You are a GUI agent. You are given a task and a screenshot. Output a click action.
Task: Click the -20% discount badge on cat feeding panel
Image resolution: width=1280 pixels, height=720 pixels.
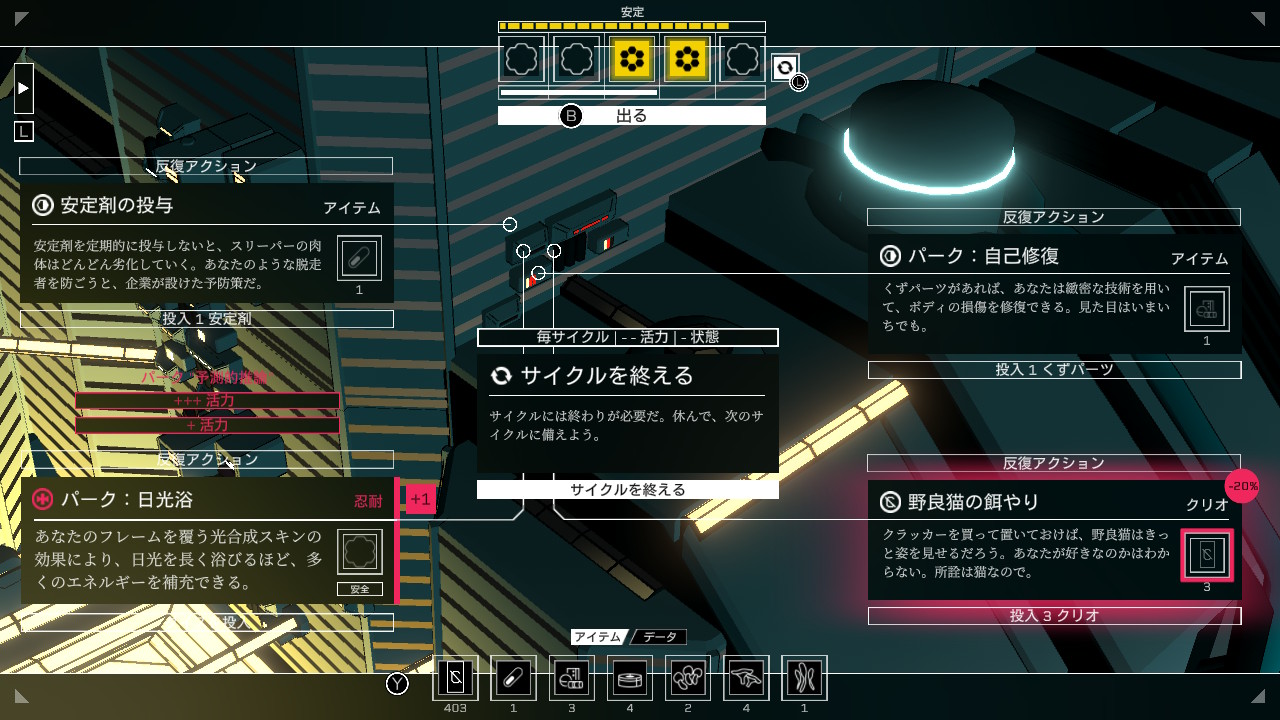1243,486
